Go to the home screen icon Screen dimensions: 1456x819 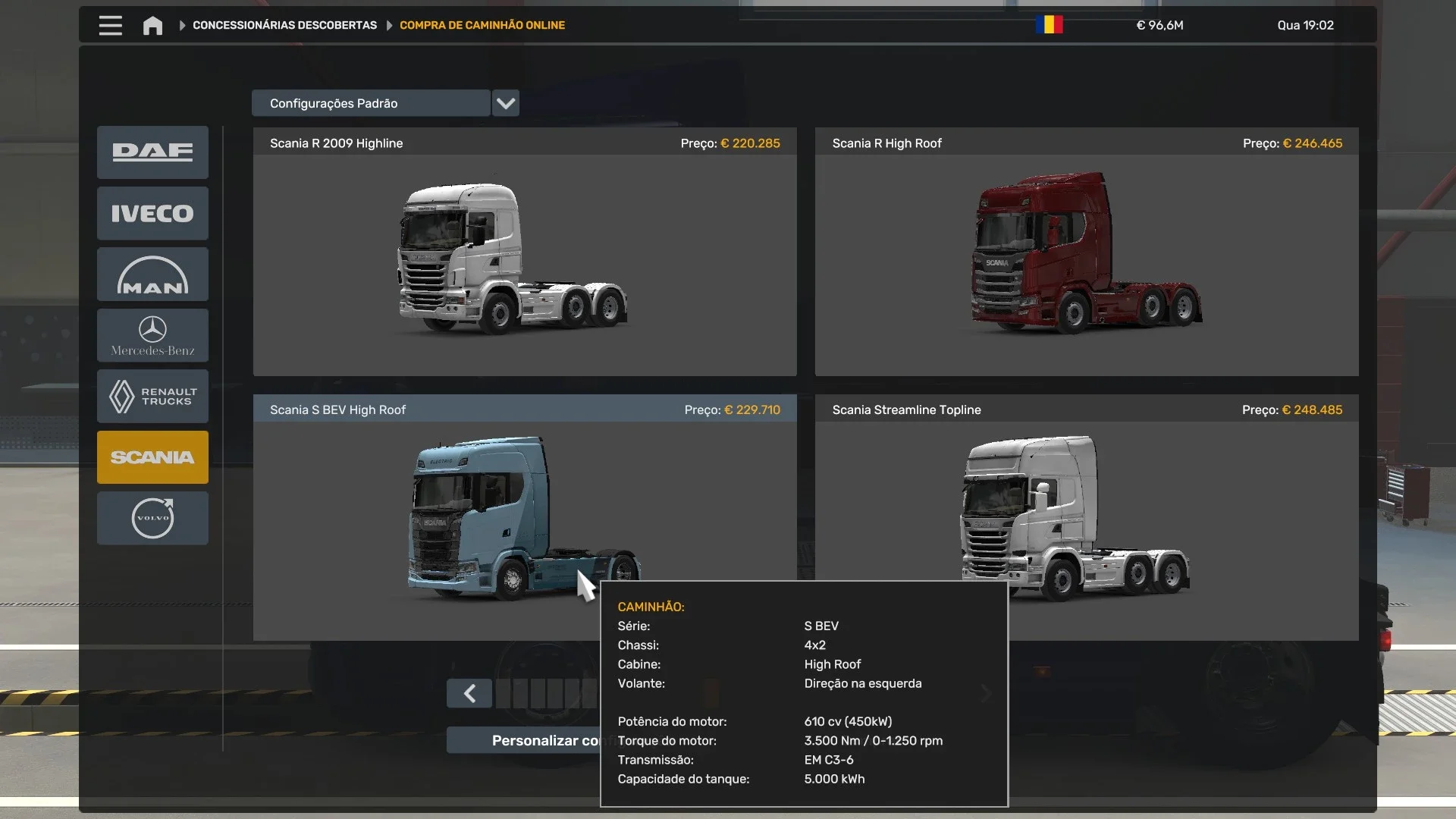tap(152, 26)
